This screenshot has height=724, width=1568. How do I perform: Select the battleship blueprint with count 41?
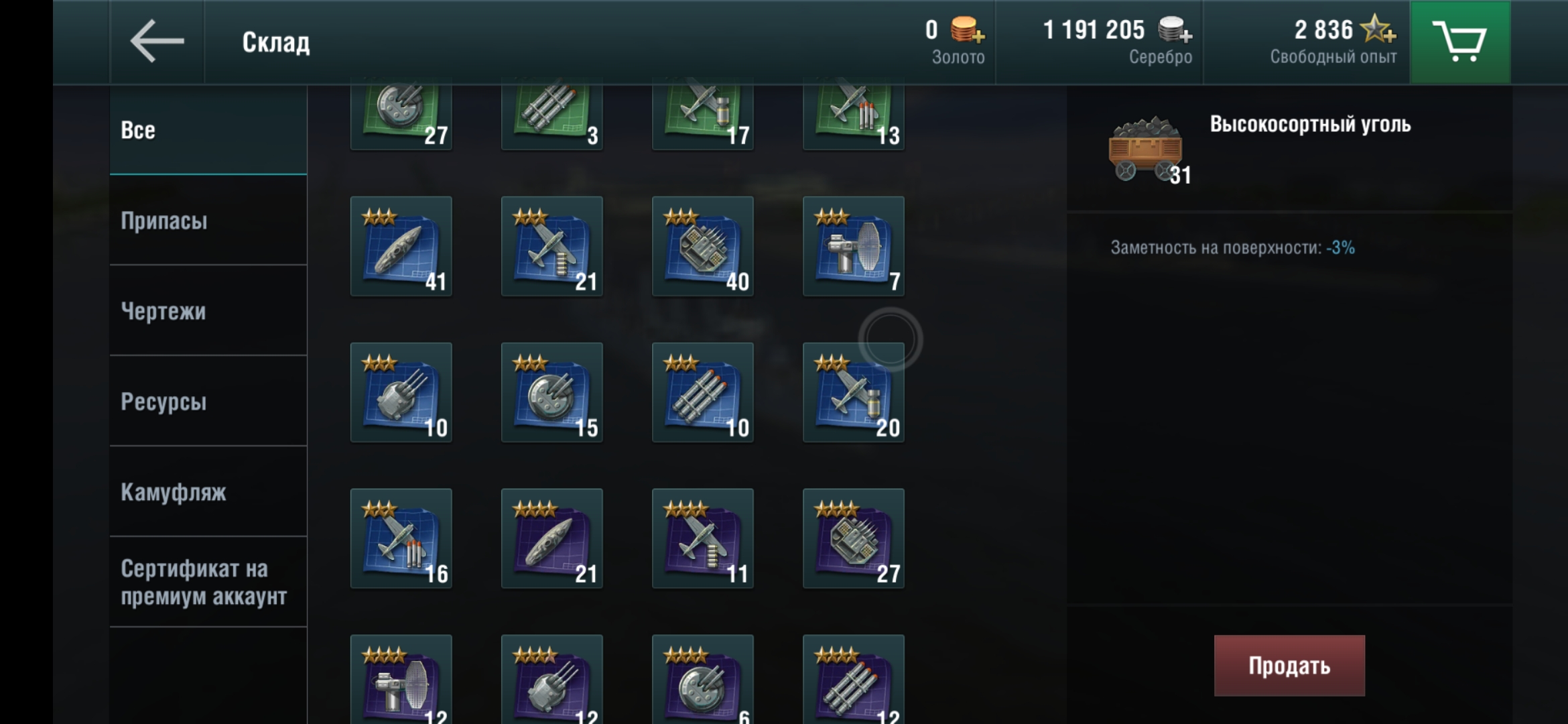(401, 247)
